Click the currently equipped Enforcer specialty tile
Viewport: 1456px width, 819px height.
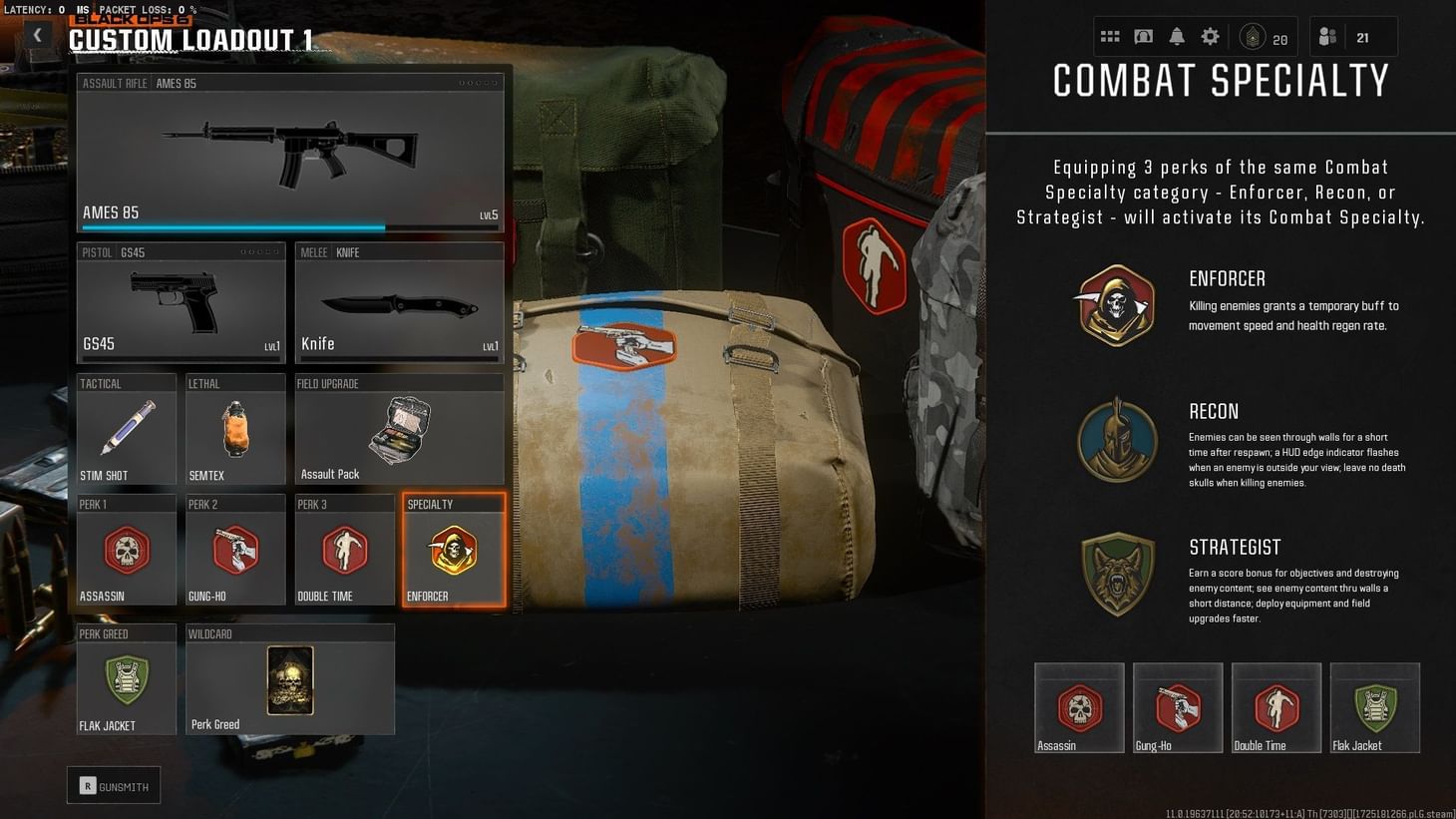(453, 551)
